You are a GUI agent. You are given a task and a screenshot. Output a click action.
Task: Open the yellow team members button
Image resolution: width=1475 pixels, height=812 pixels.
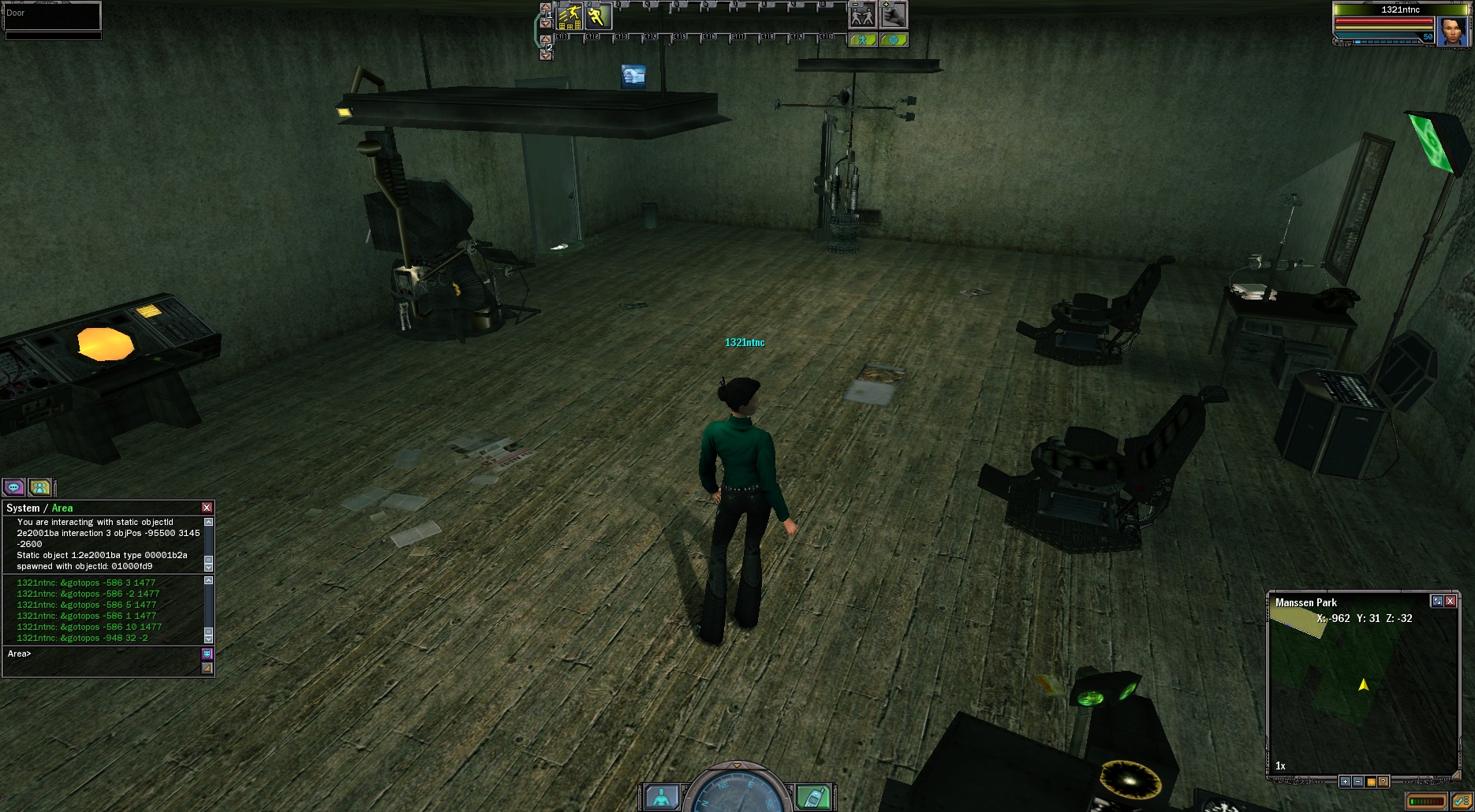pos(39,487)
